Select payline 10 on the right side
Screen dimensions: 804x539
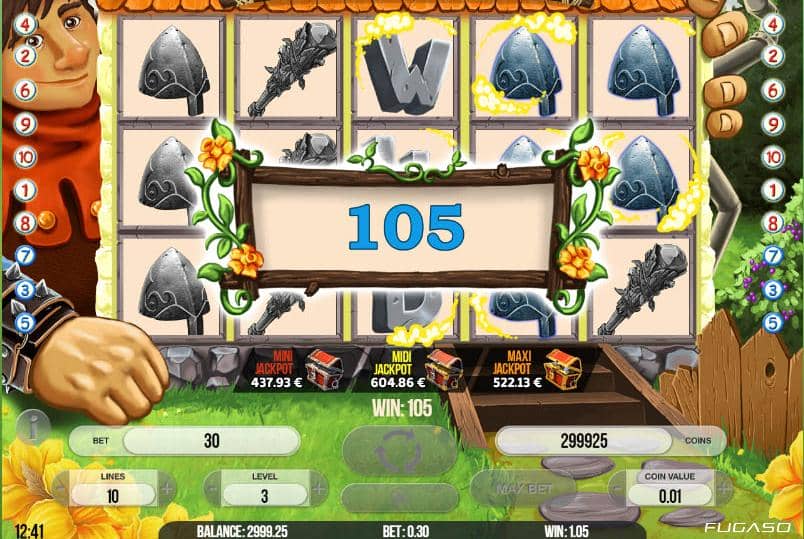coord(773,156)
